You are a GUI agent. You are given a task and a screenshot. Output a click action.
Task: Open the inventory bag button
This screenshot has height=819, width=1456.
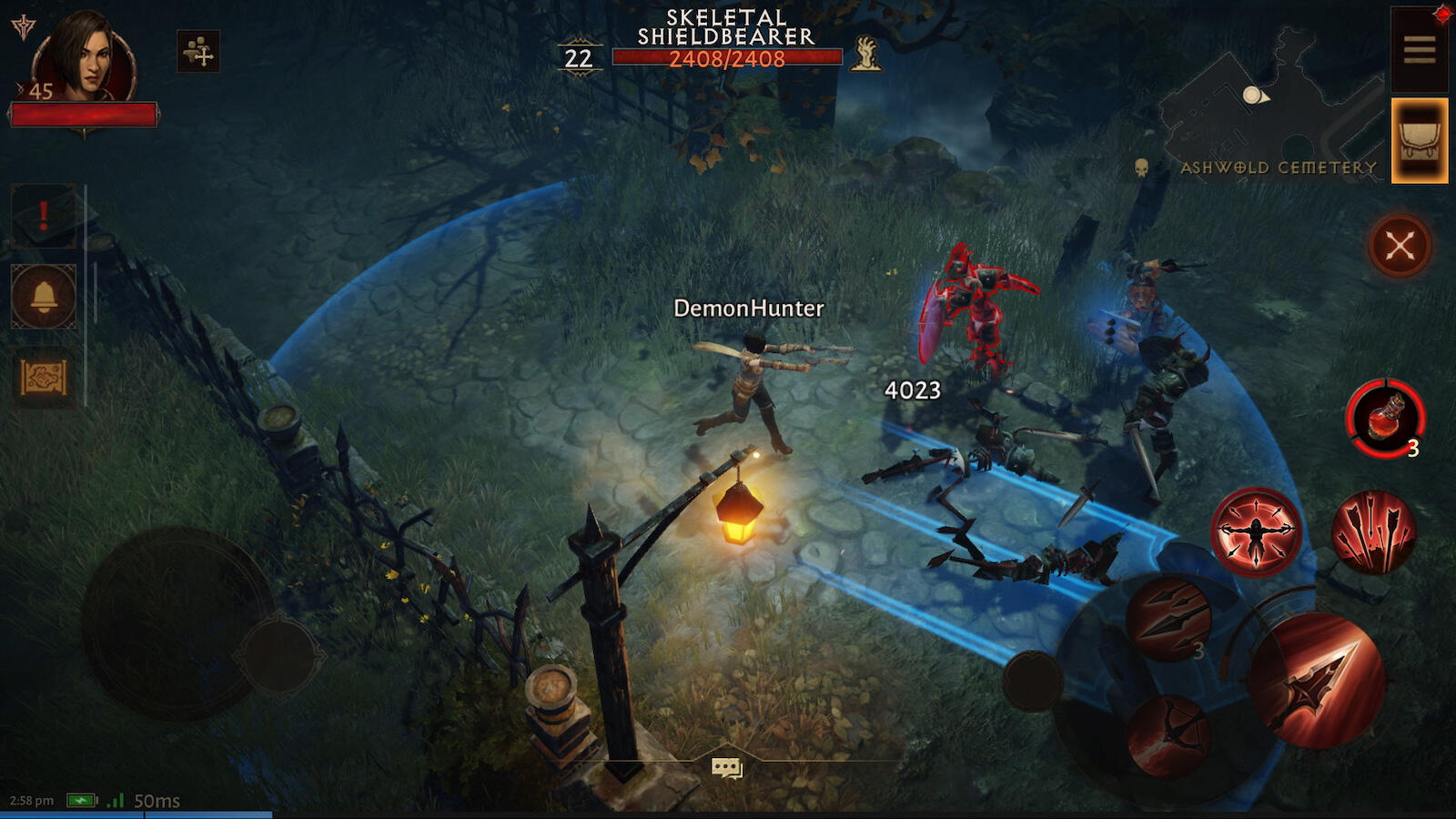pos(1419,141)
